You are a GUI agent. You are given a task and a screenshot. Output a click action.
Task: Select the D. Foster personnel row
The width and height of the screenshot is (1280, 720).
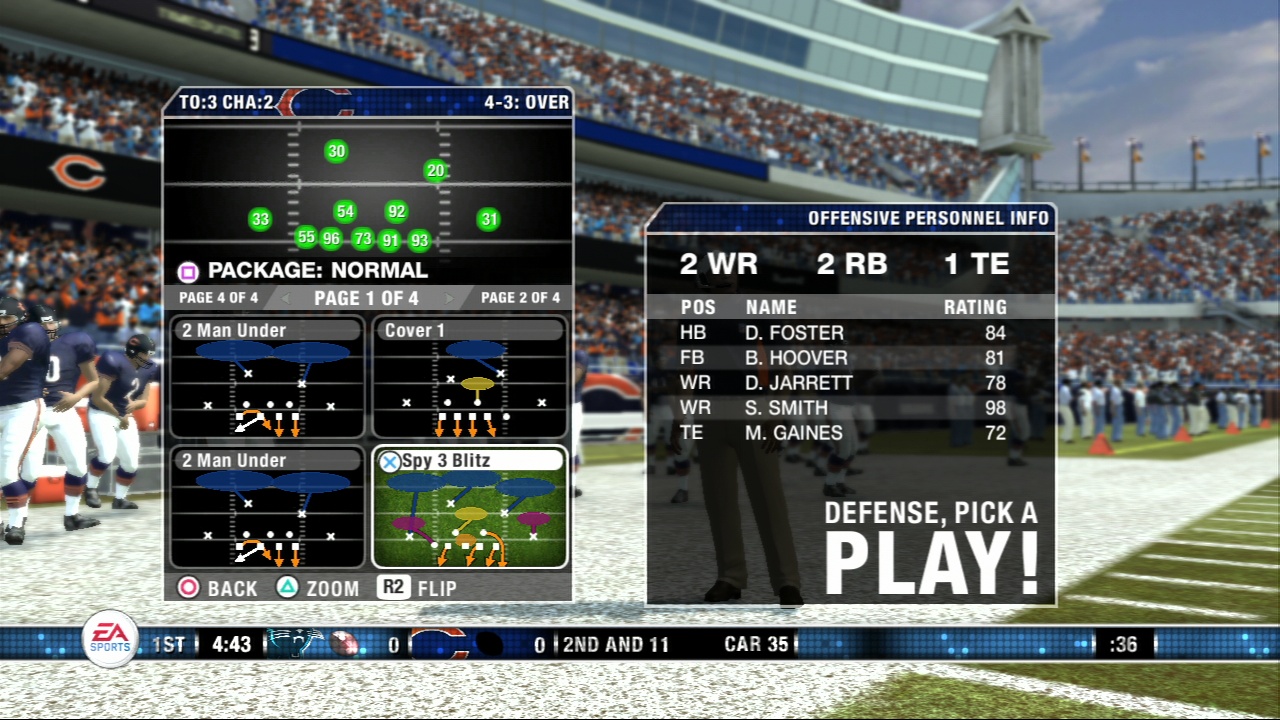click(x=850, y=333)
